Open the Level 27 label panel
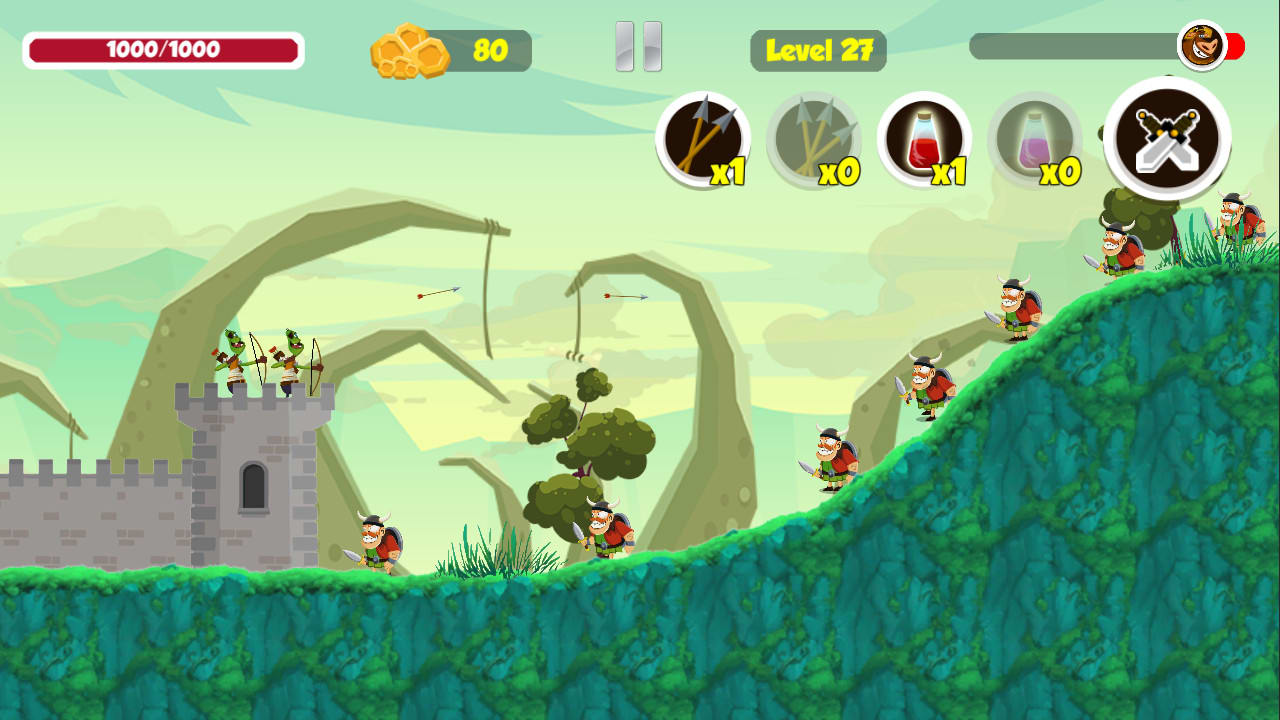The width and height of the screenshot is (1280, 720). 817,50
